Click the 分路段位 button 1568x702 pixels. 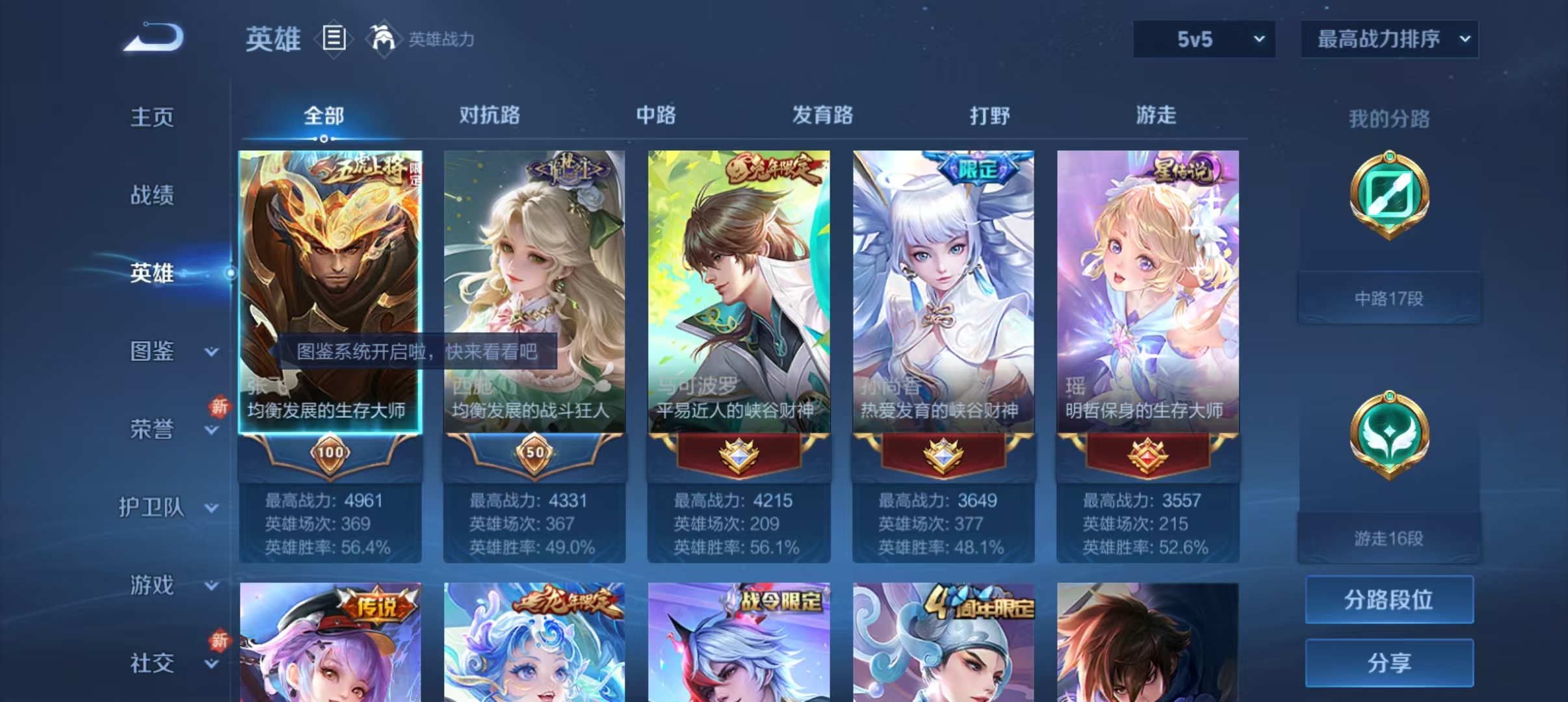click(1389, 600)
